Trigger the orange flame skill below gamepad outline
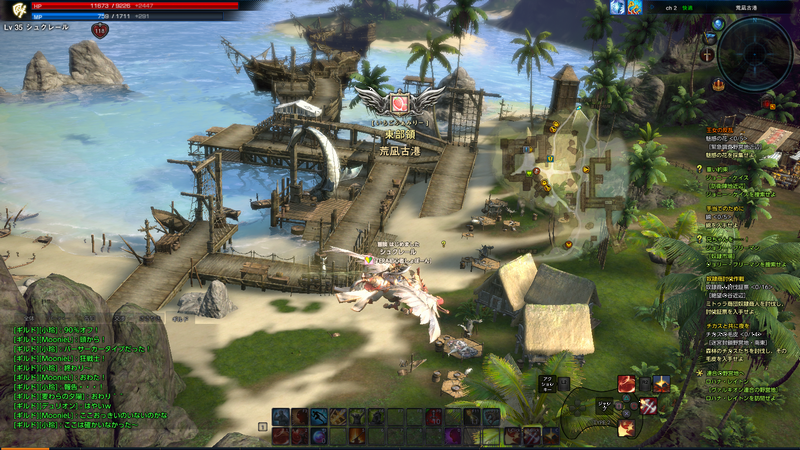Image resolution: width=800 pixels, height=450 pixels. [x=627, y=427]
